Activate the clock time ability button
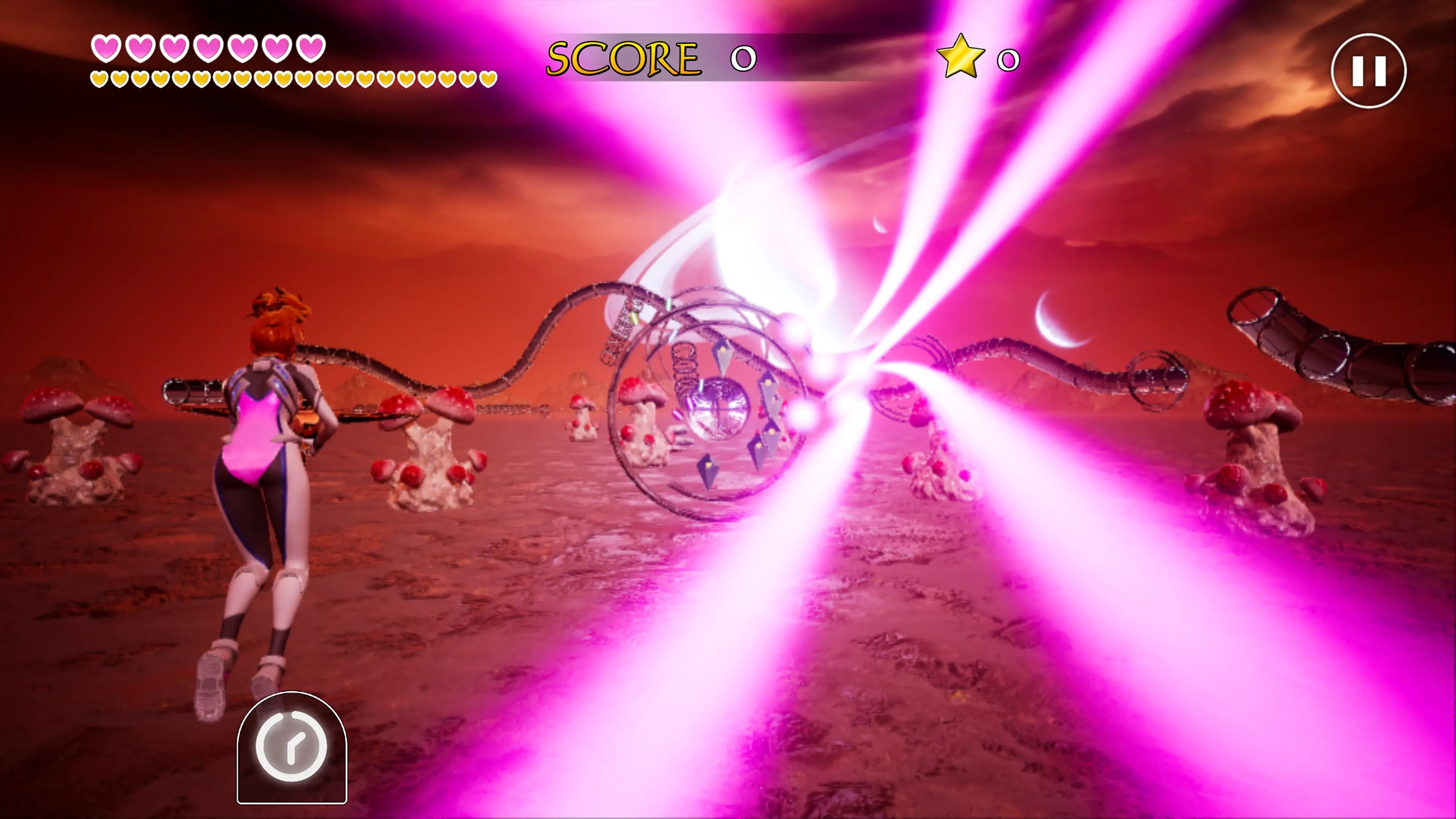Image resolution: width=1456 pixels, height=819 pixels. pyautogui.click(x=292, y=747)
